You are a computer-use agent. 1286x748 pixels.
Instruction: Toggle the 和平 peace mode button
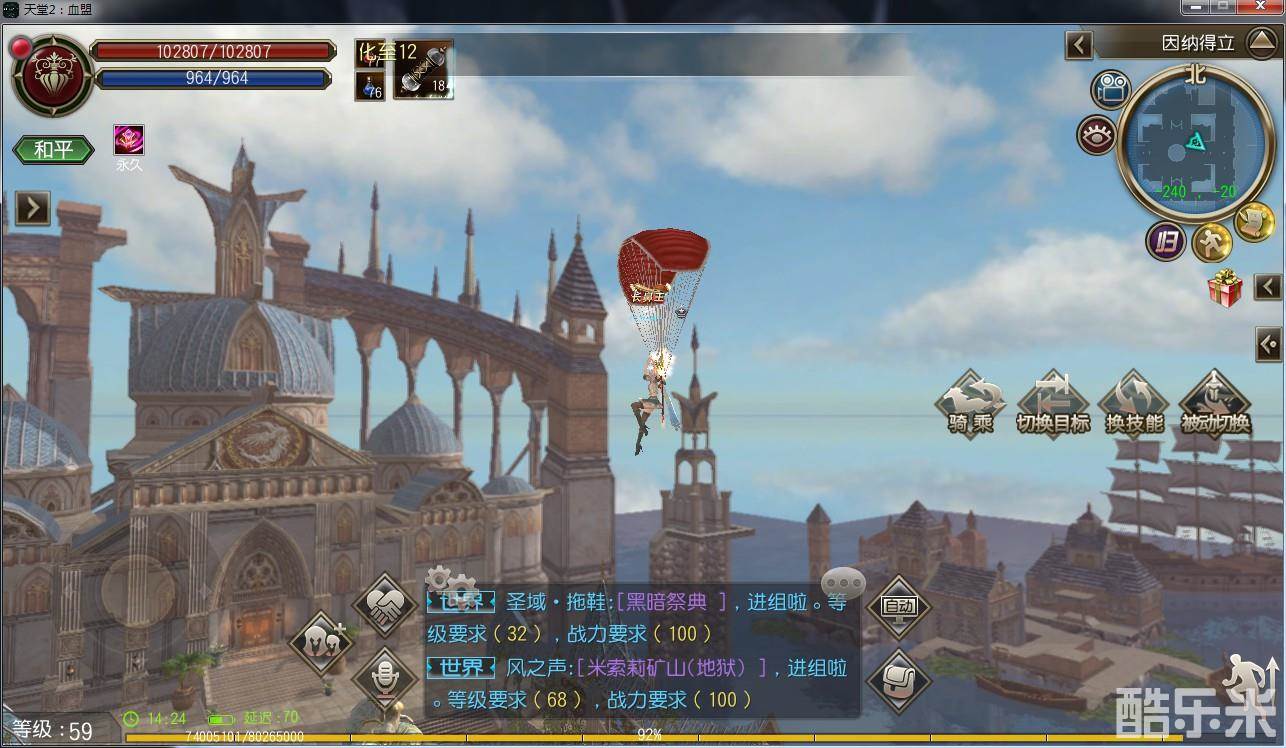pos(53,150)
